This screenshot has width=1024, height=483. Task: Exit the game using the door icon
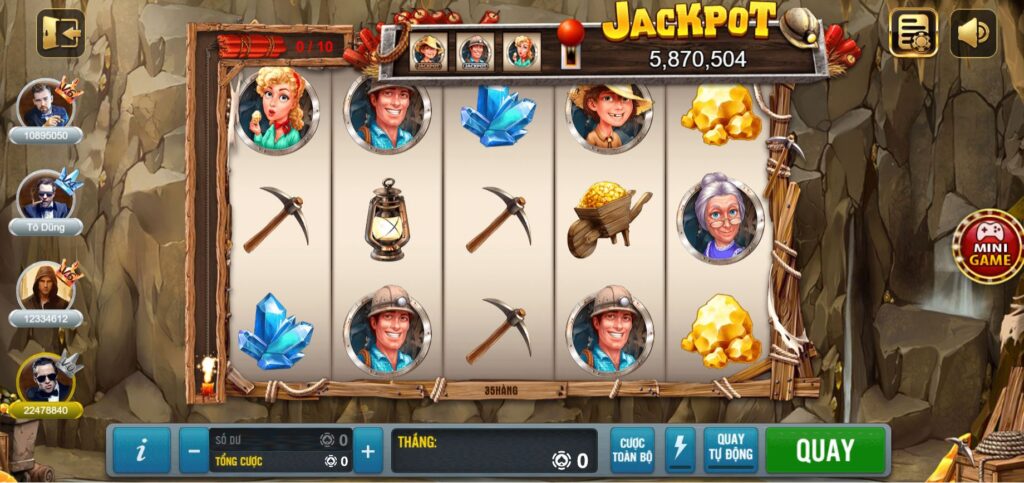coord(60,33)
